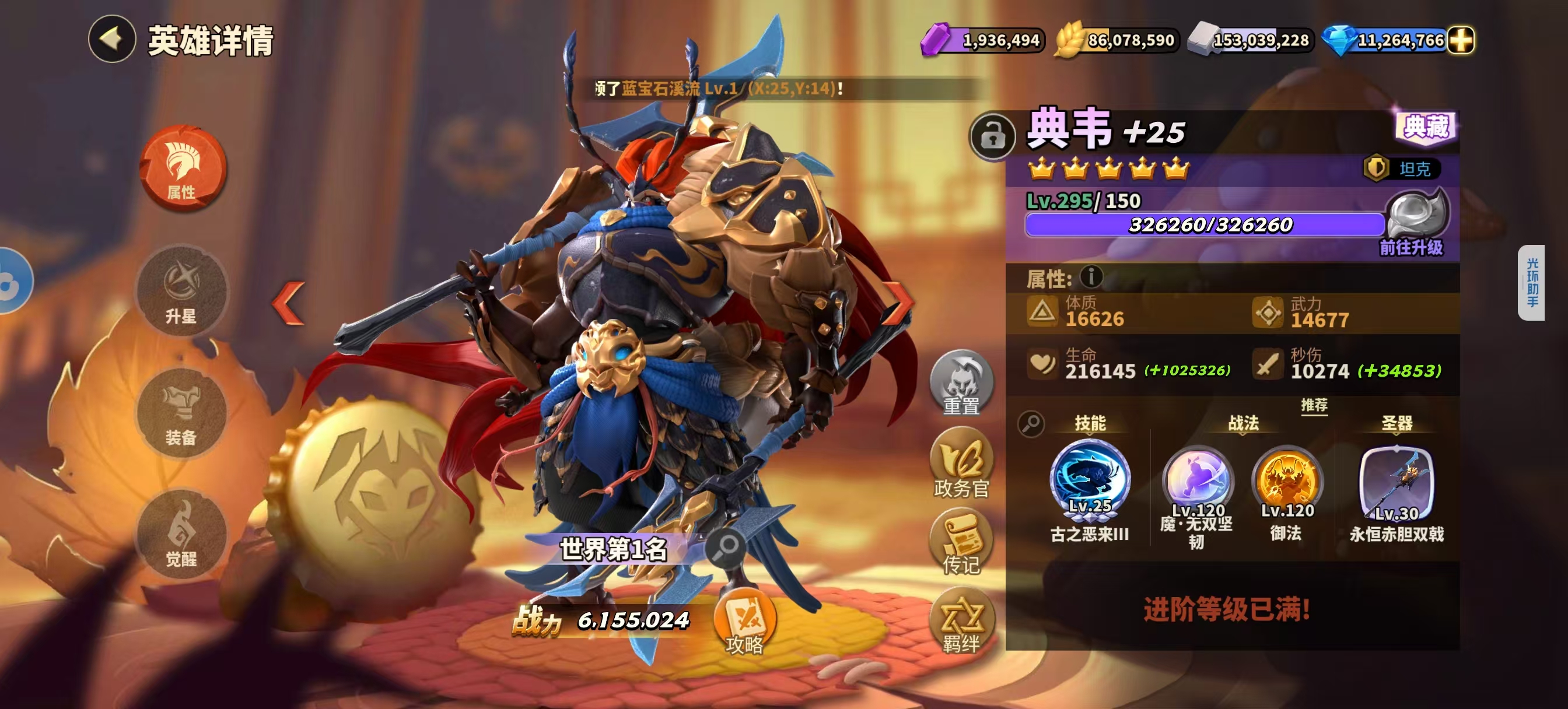Show the next hero with right arrow
Screen dimensions: 1568x709
[898, 303]
